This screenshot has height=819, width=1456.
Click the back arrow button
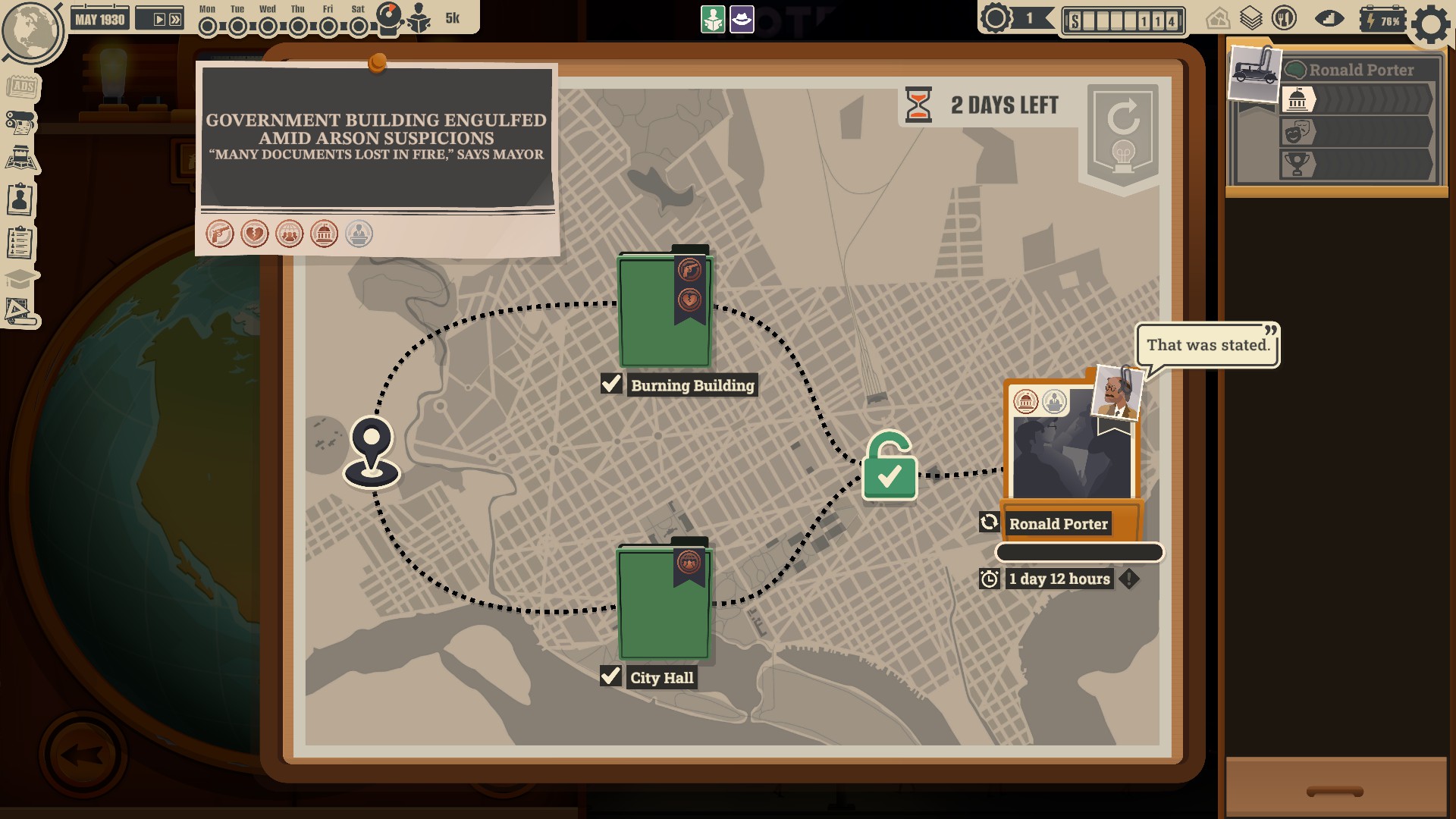pyautogui.click(x=82, y=754)
